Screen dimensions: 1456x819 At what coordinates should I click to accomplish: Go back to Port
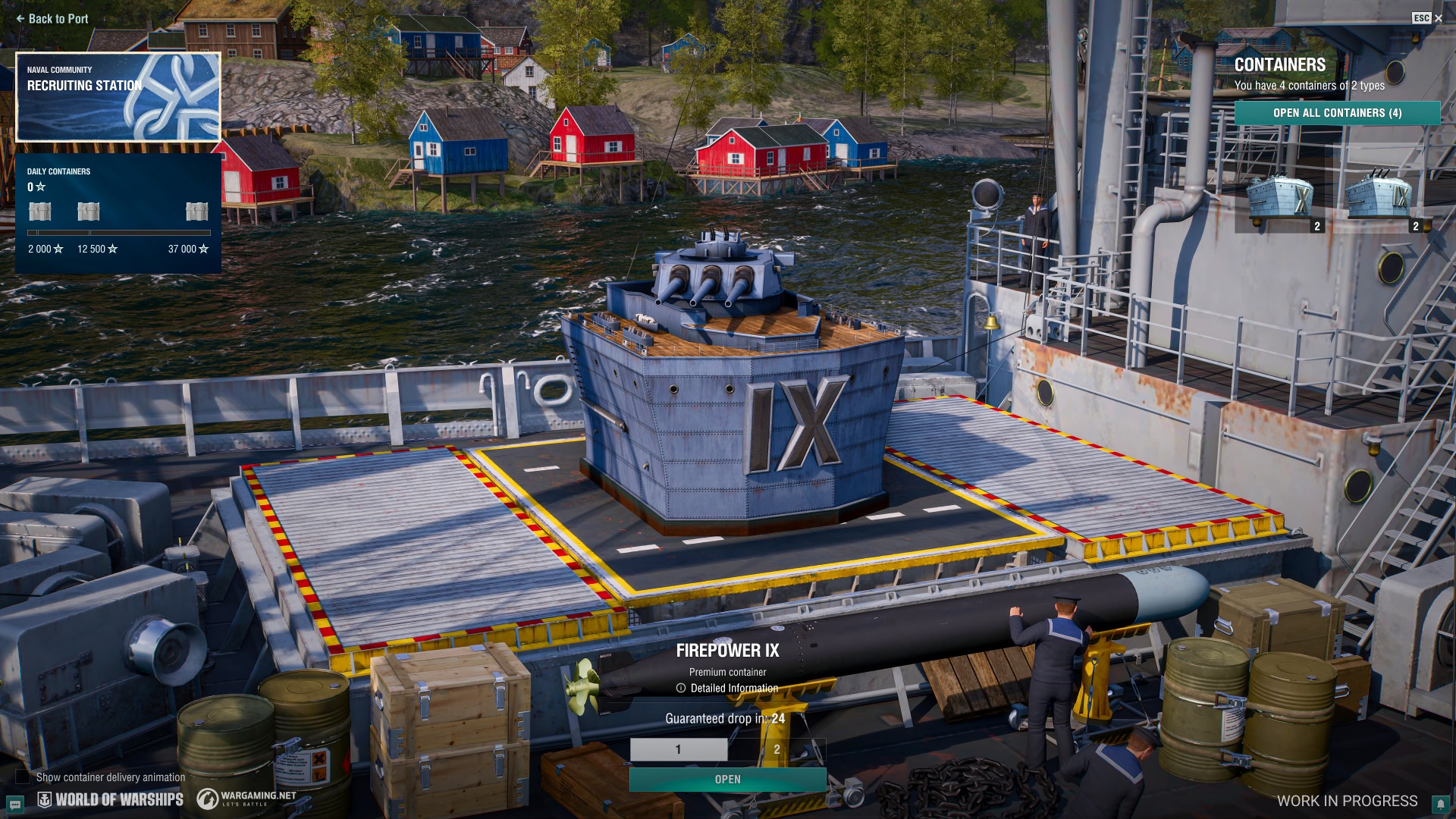(x=52, y=19)
